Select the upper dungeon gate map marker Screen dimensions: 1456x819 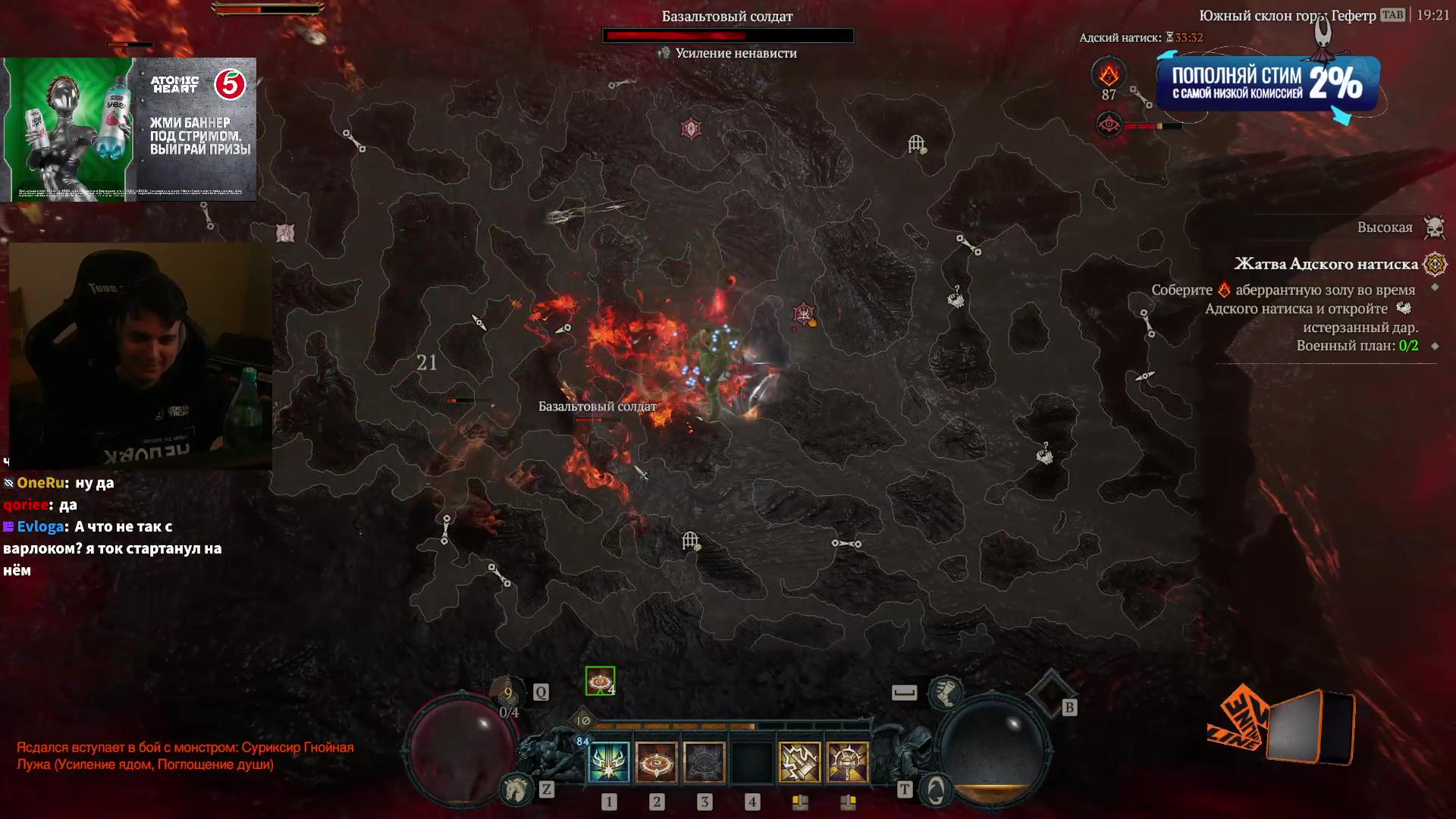point(917,143)
